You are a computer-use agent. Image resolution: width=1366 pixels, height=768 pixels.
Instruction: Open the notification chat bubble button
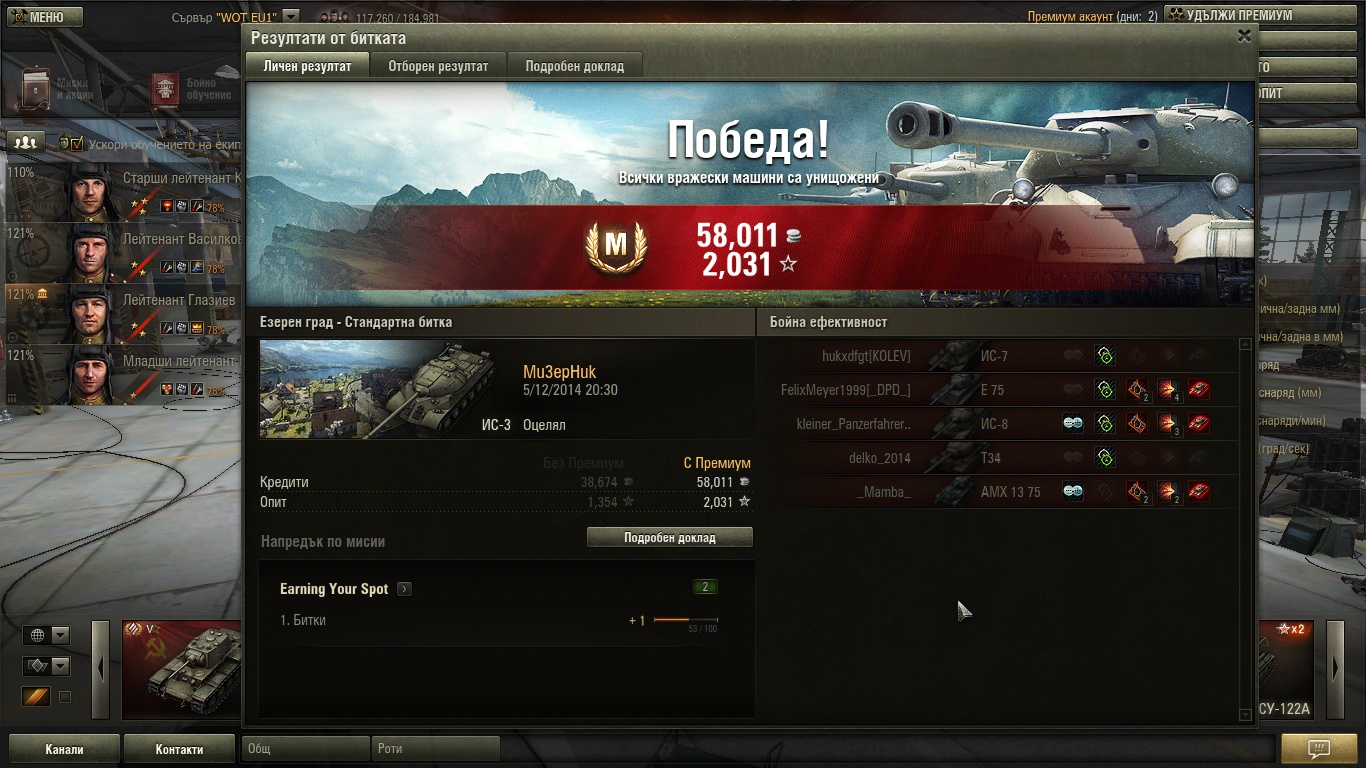pos(1318,748)
